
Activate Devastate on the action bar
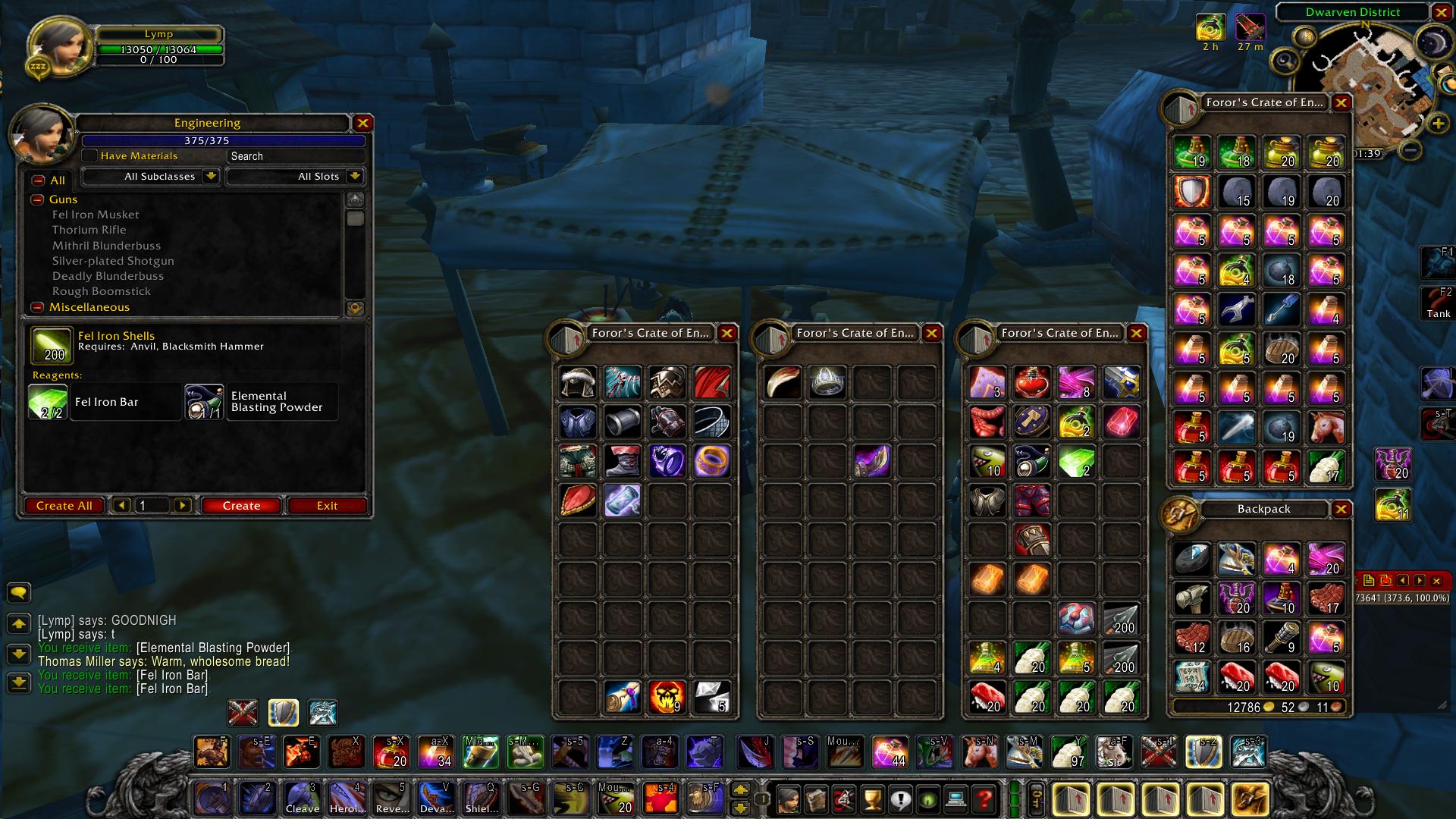click(436, 798)
